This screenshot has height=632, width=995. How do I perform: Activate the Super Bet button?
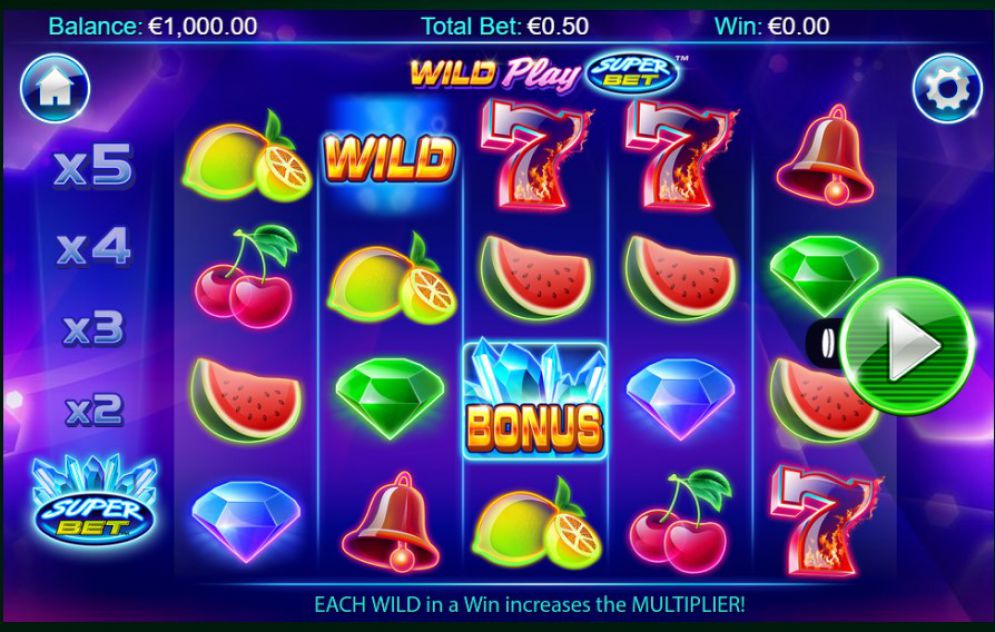coord(94,502)
